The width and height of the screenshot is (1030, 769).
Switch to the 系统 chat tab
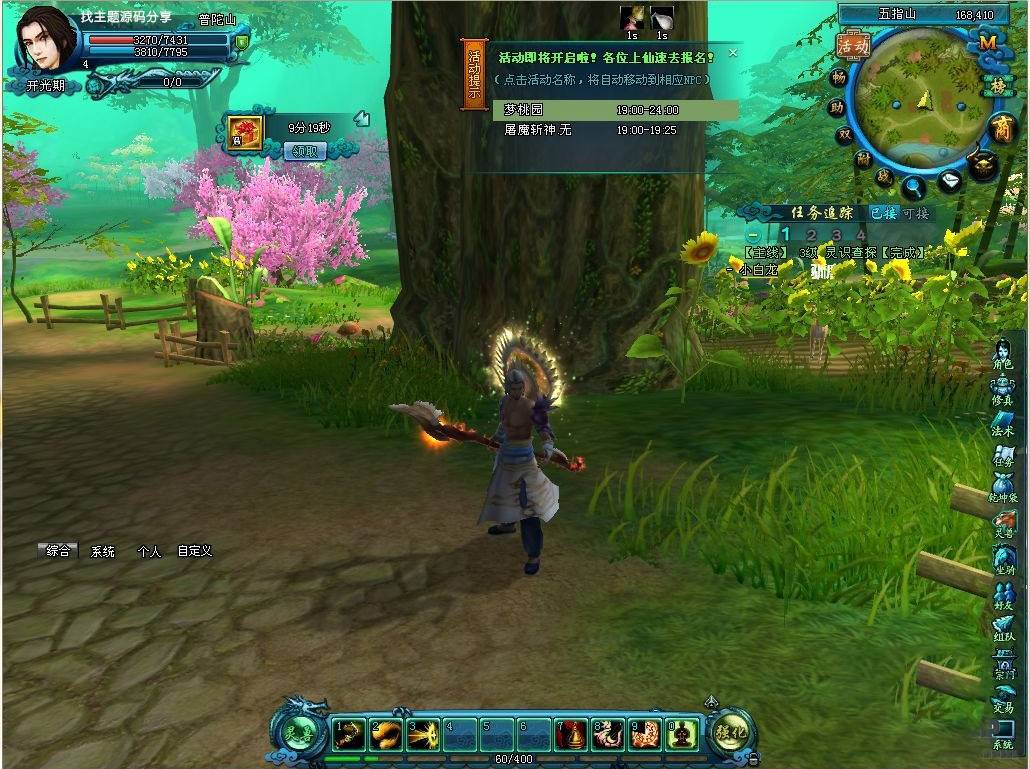coord(103,551)
